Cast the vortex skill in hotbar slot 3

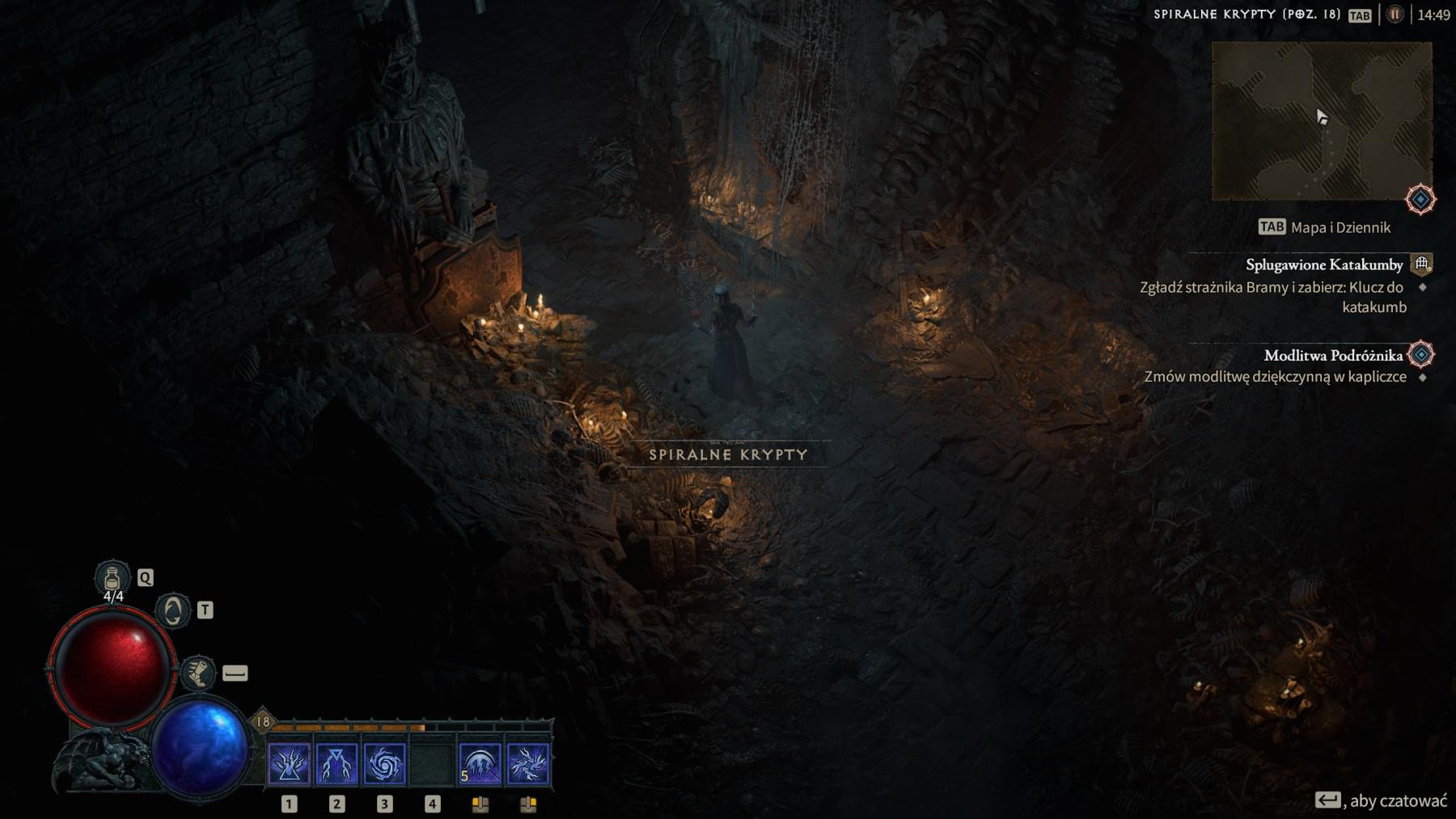tap(383, 761)
